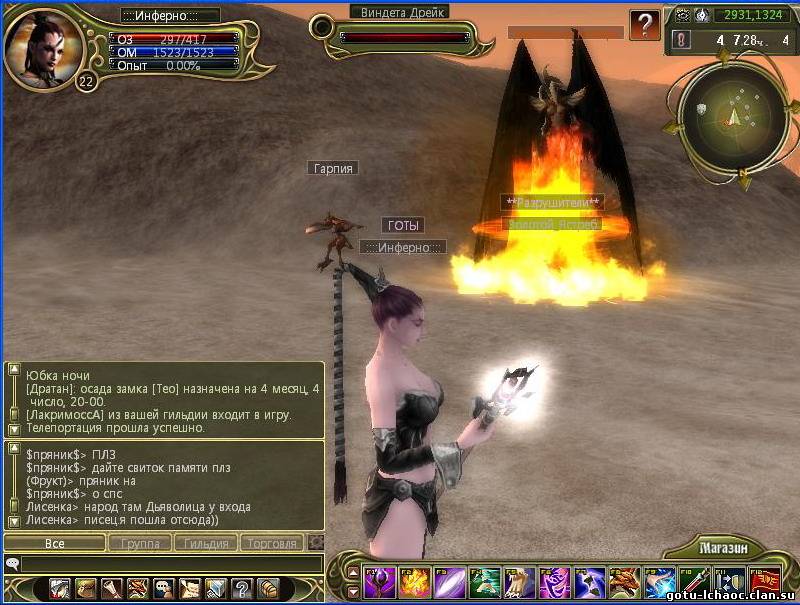
Task: Activate the purple orb staff skill
Action: [x=378, y=582]
